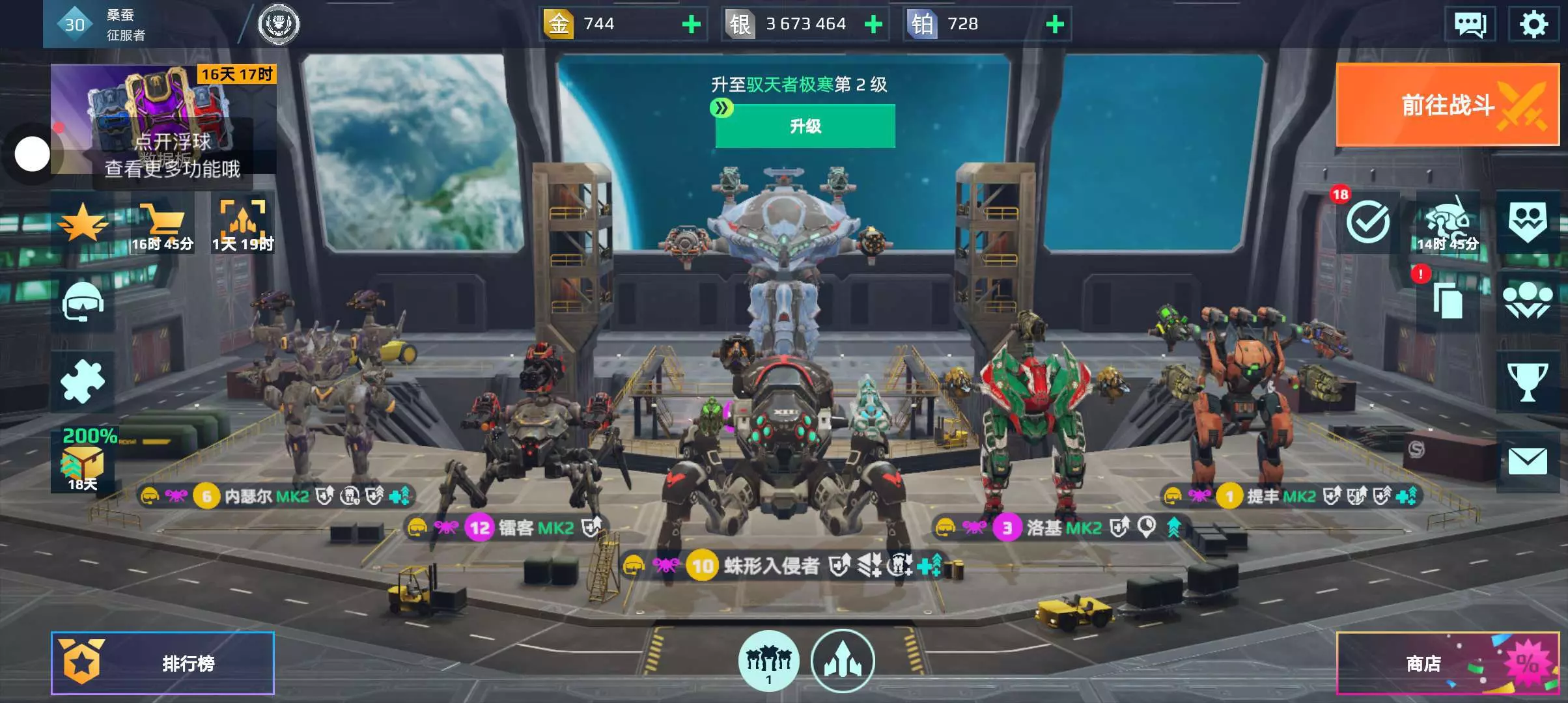
Task: Add more platinum with the plus button
Action: click(1055, 25)
